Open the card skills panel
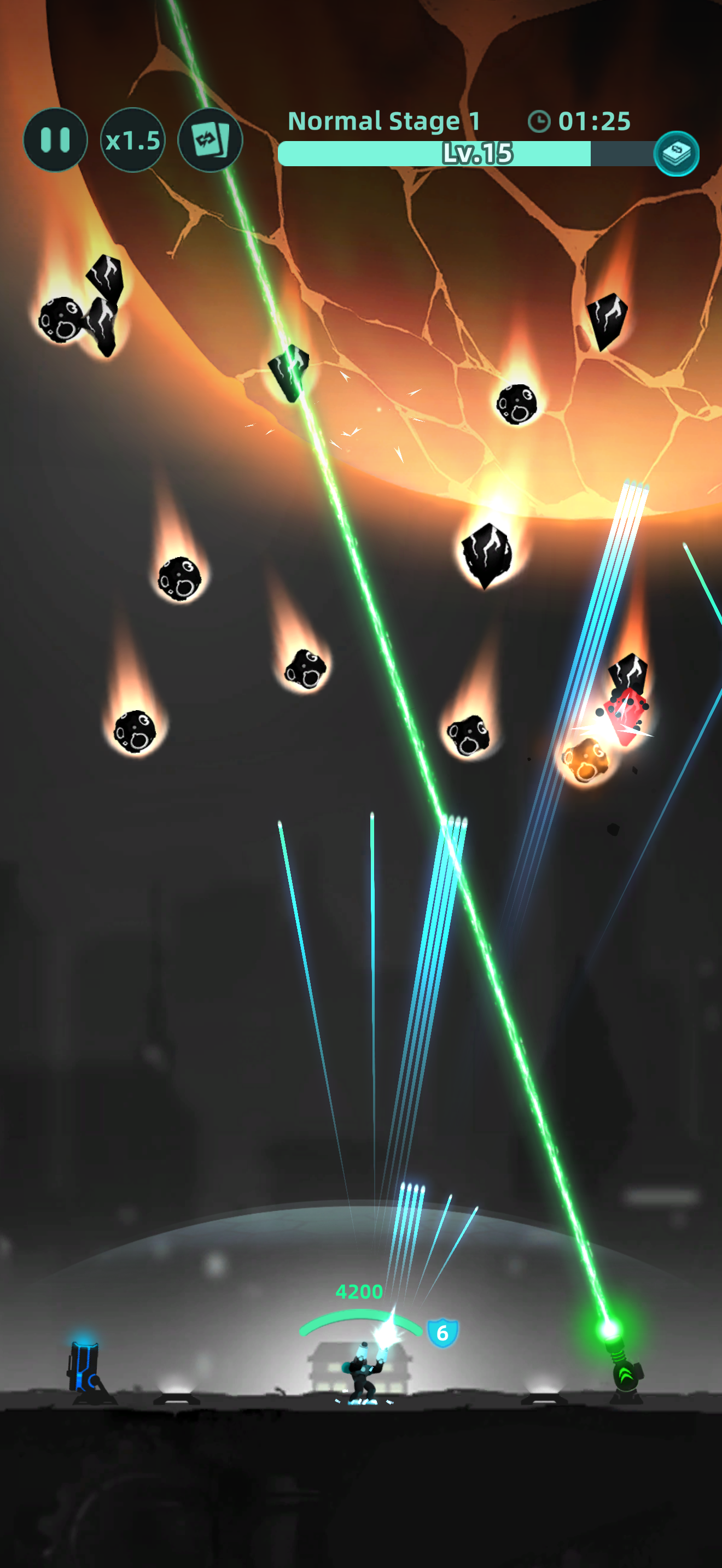Viewport: 722px width, 1568px height. (209, 139)
